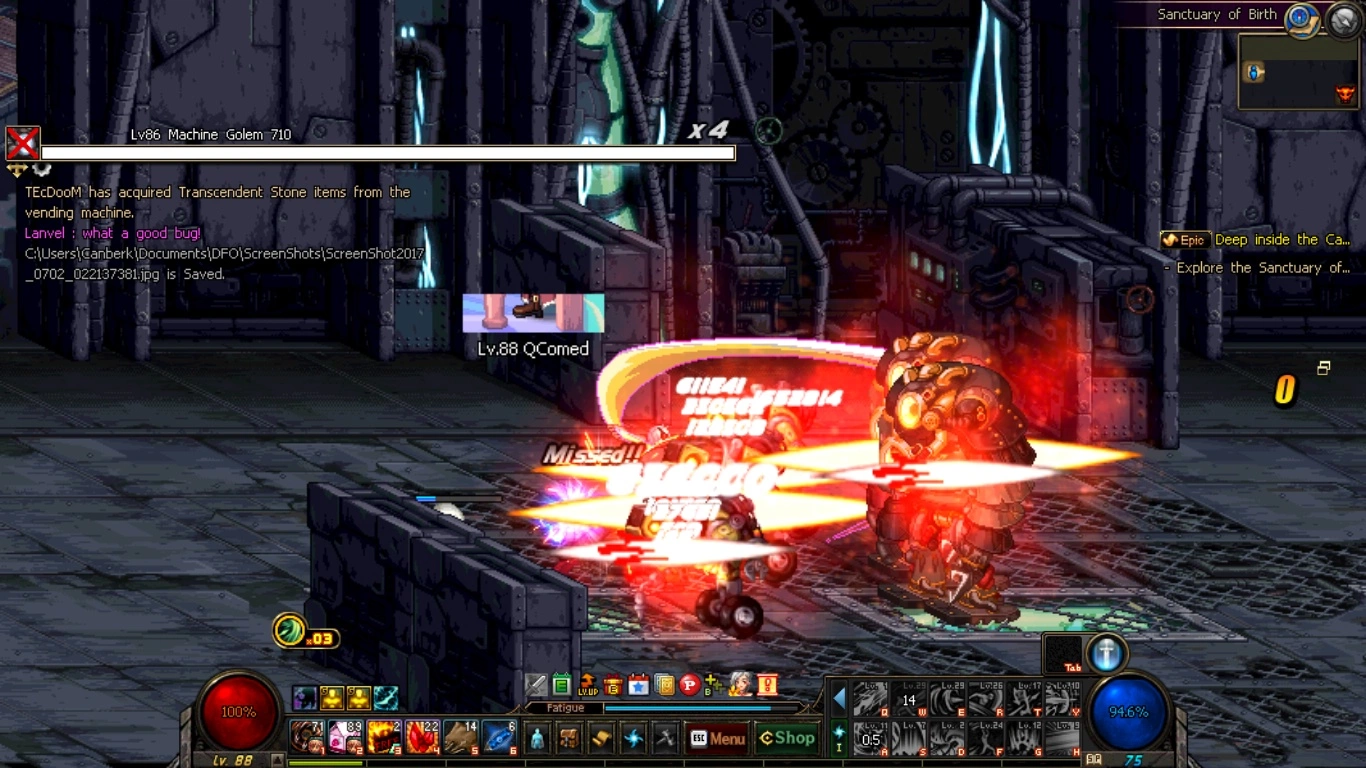
Task: Open the crossed tools icon beside Menu
Action: coord(665,739)
